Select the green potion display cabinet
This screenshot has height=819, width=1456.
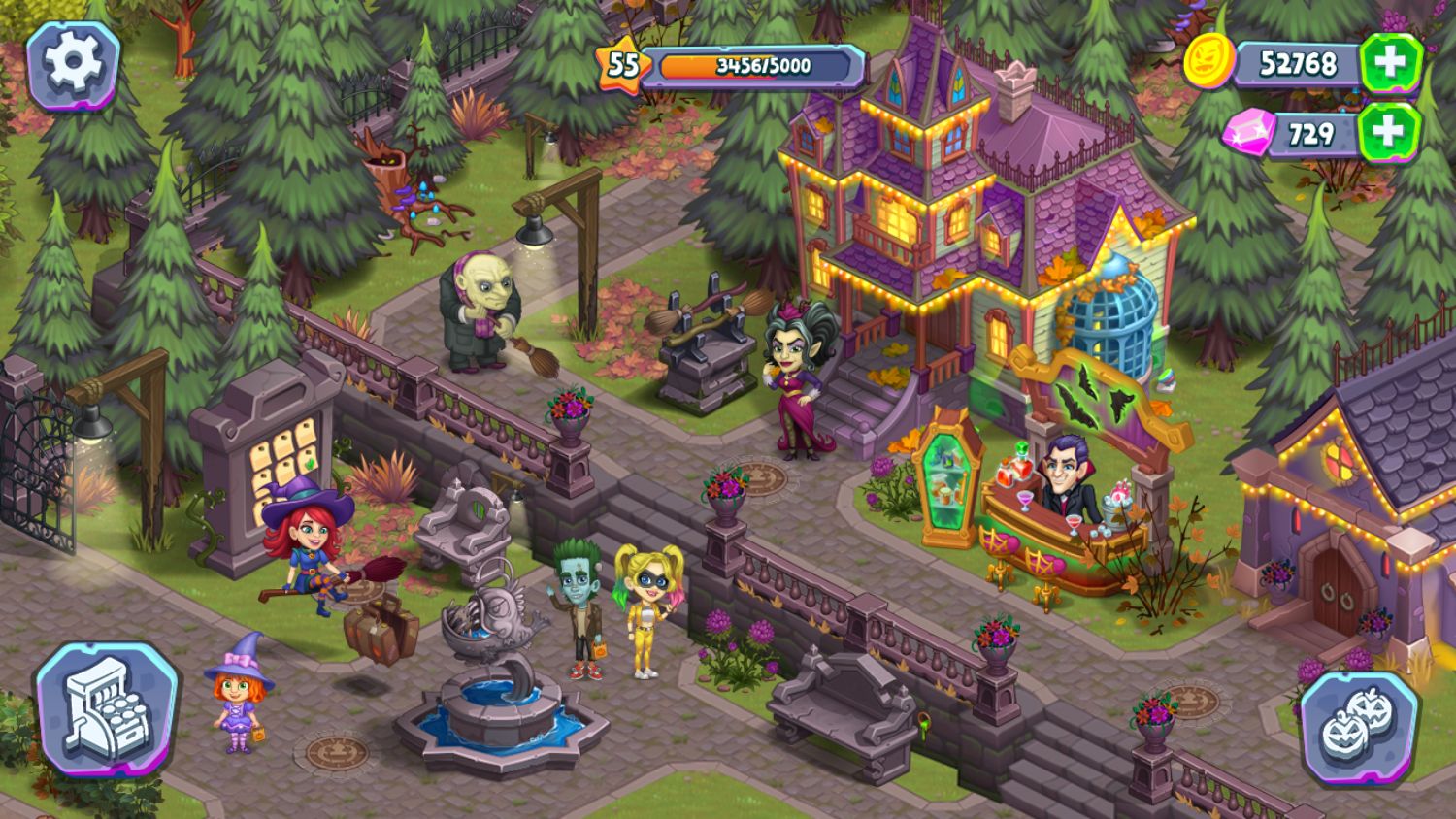(946, 475)
